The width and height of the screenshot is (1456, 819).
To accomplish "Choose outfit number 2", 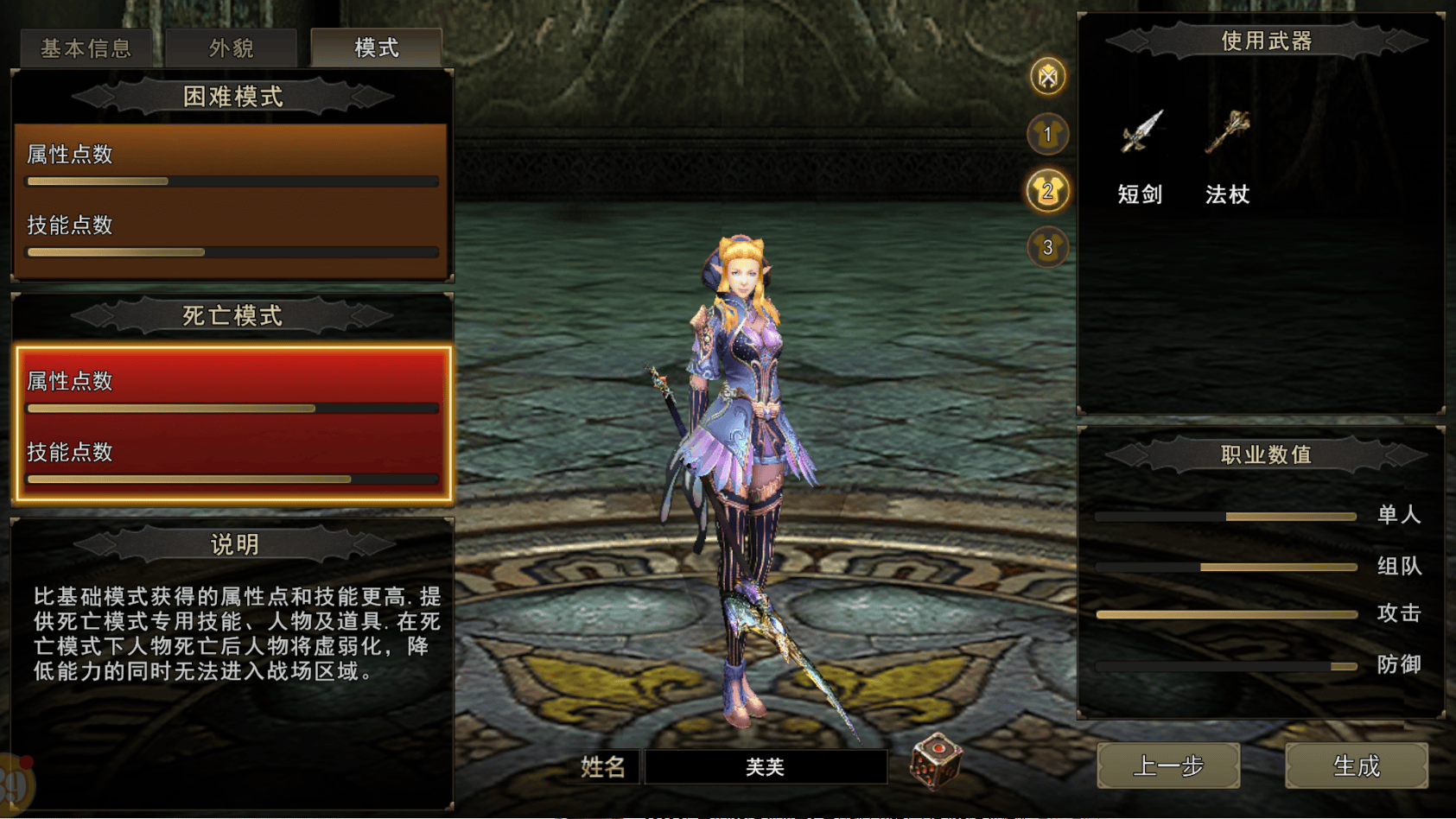I will pos(1047,191).
